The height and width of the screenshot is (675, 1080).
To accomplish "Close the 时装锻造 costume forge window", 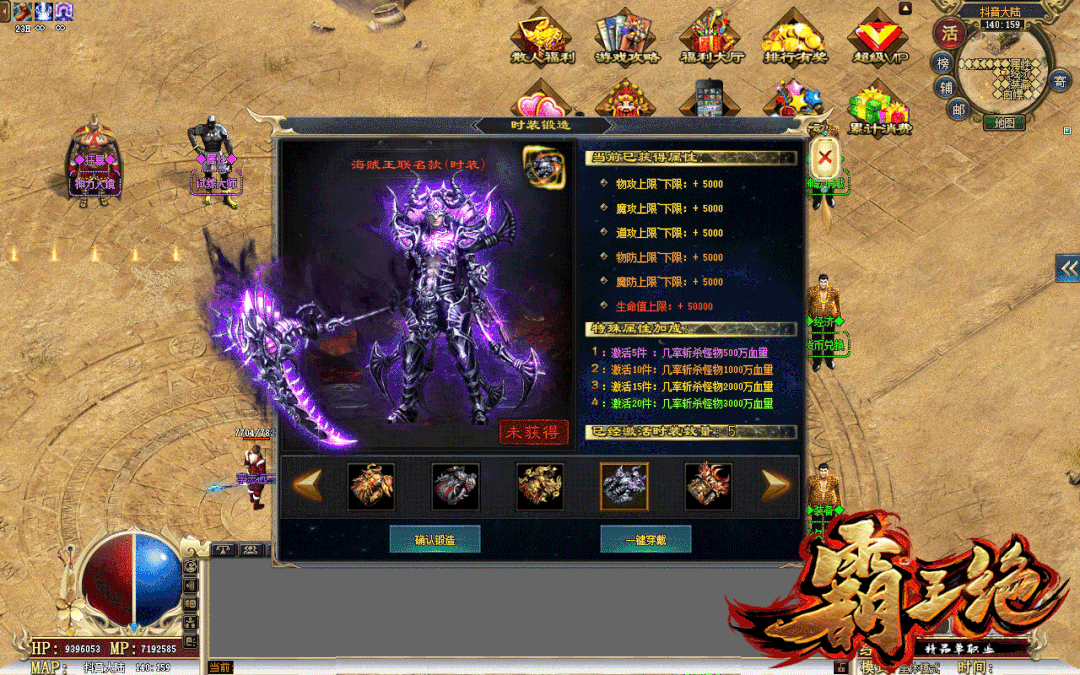I will pos(825,156).
